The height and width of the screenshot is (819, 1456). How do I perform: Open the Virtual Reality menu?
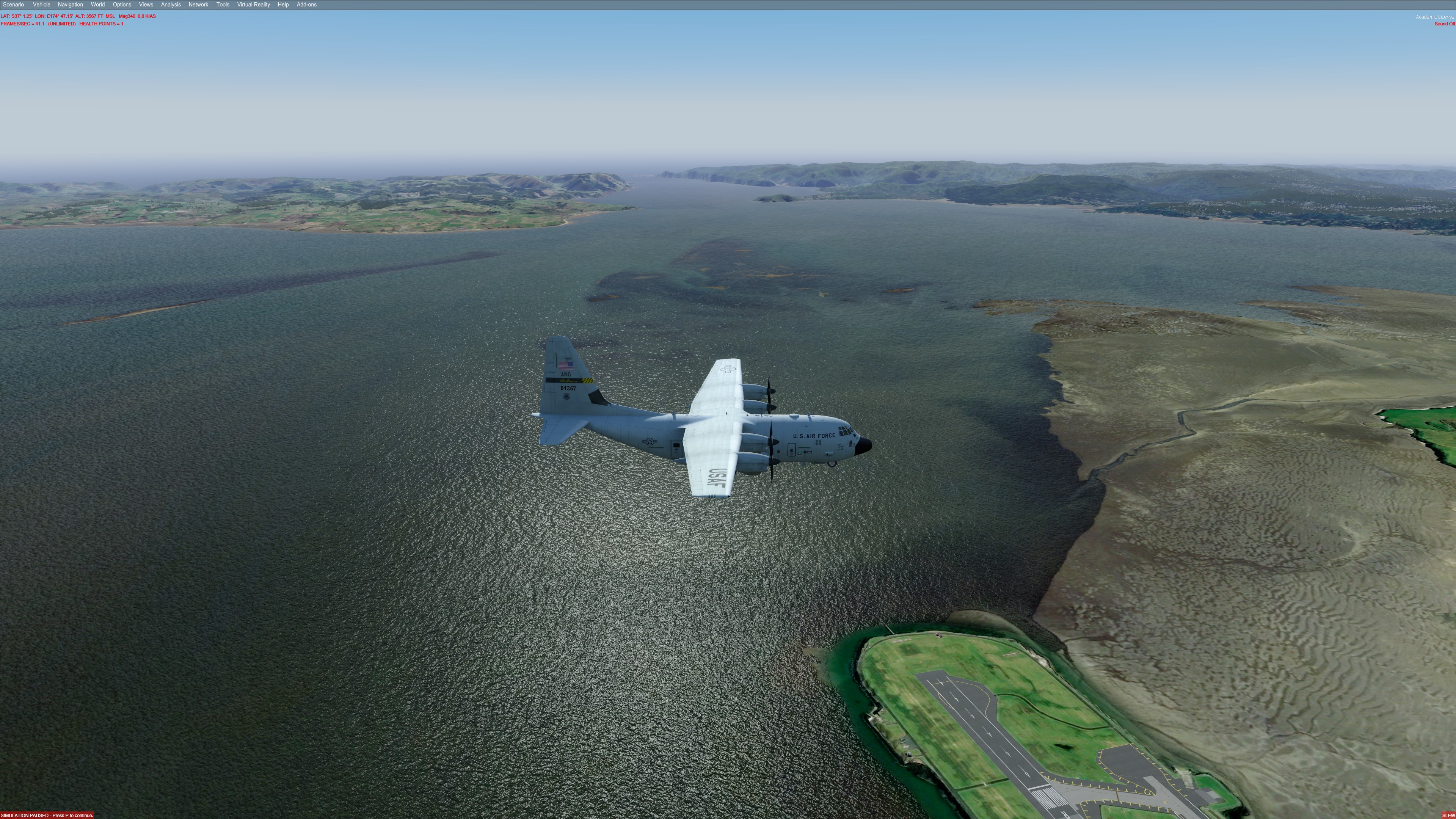click(253, 5)
